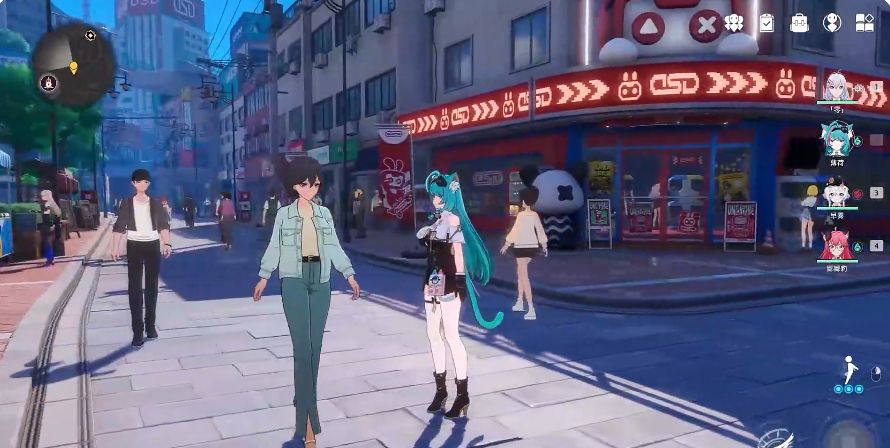This screenshot has width=890, height=448.
Task: Open the round character profile icon
Action: coord(832,22)
